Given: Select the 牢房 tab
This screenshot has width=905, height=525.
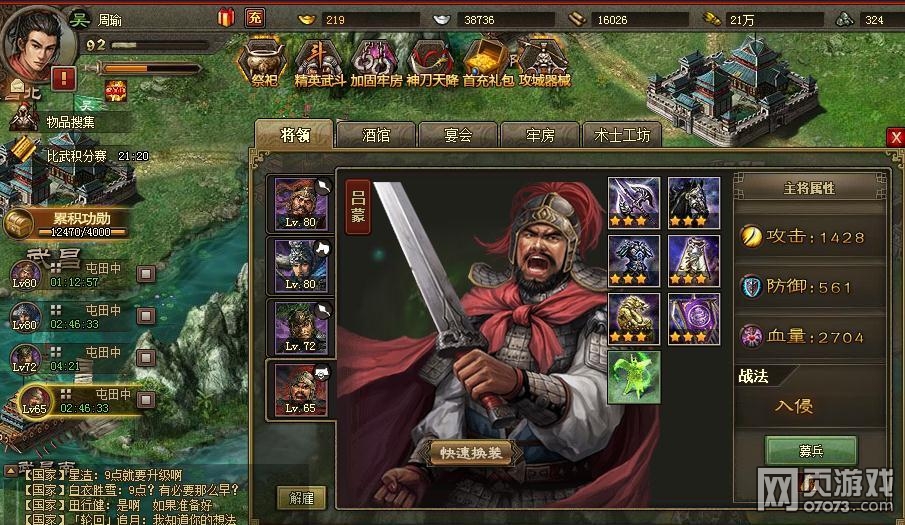Looking at the screenshot, I should click(x=540, y=135).
